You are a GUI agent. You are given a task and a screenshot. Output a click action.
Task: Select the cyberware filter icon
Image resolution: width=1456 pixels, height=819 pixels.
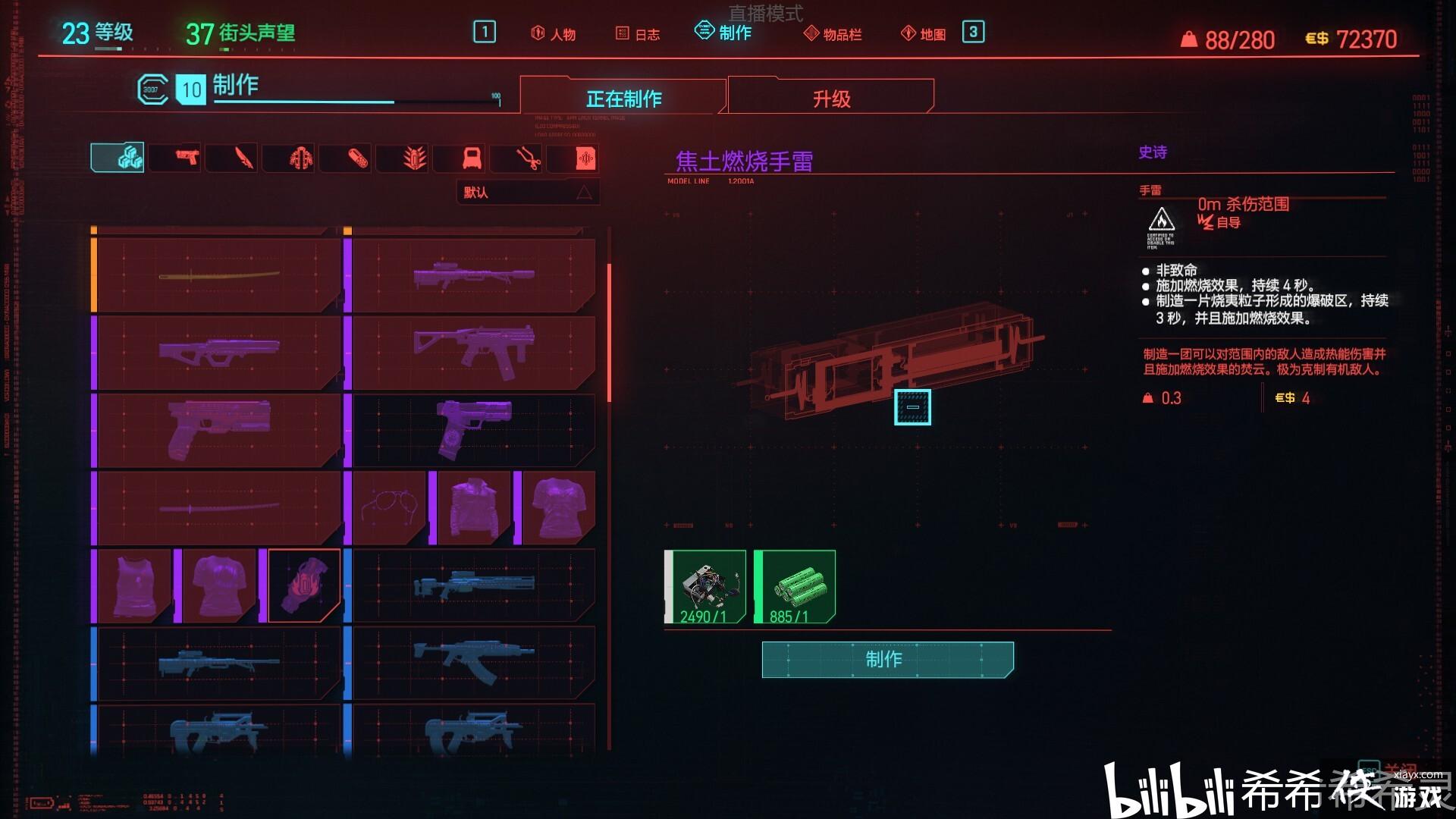click(288, 157)
